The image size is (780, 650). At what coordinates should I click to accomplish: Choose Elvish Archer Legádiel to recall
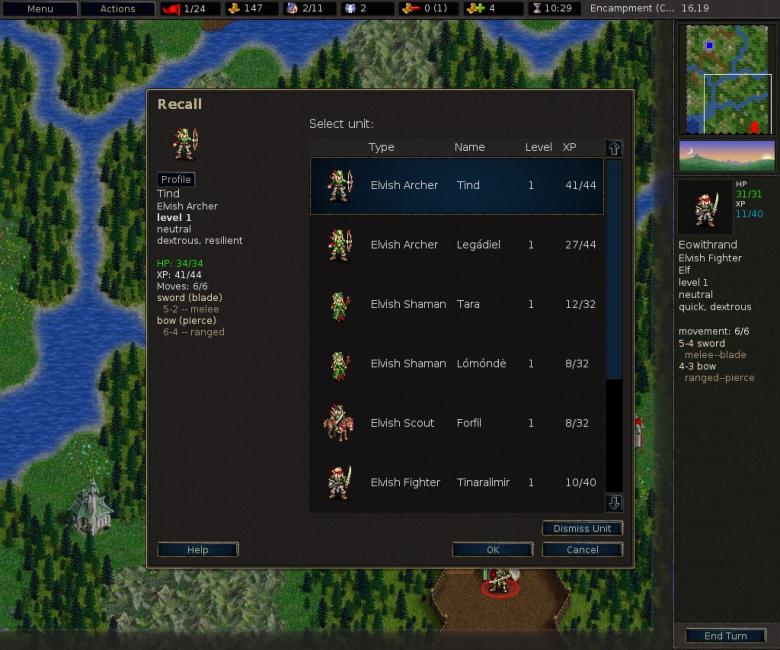click(x=456, y=245)
